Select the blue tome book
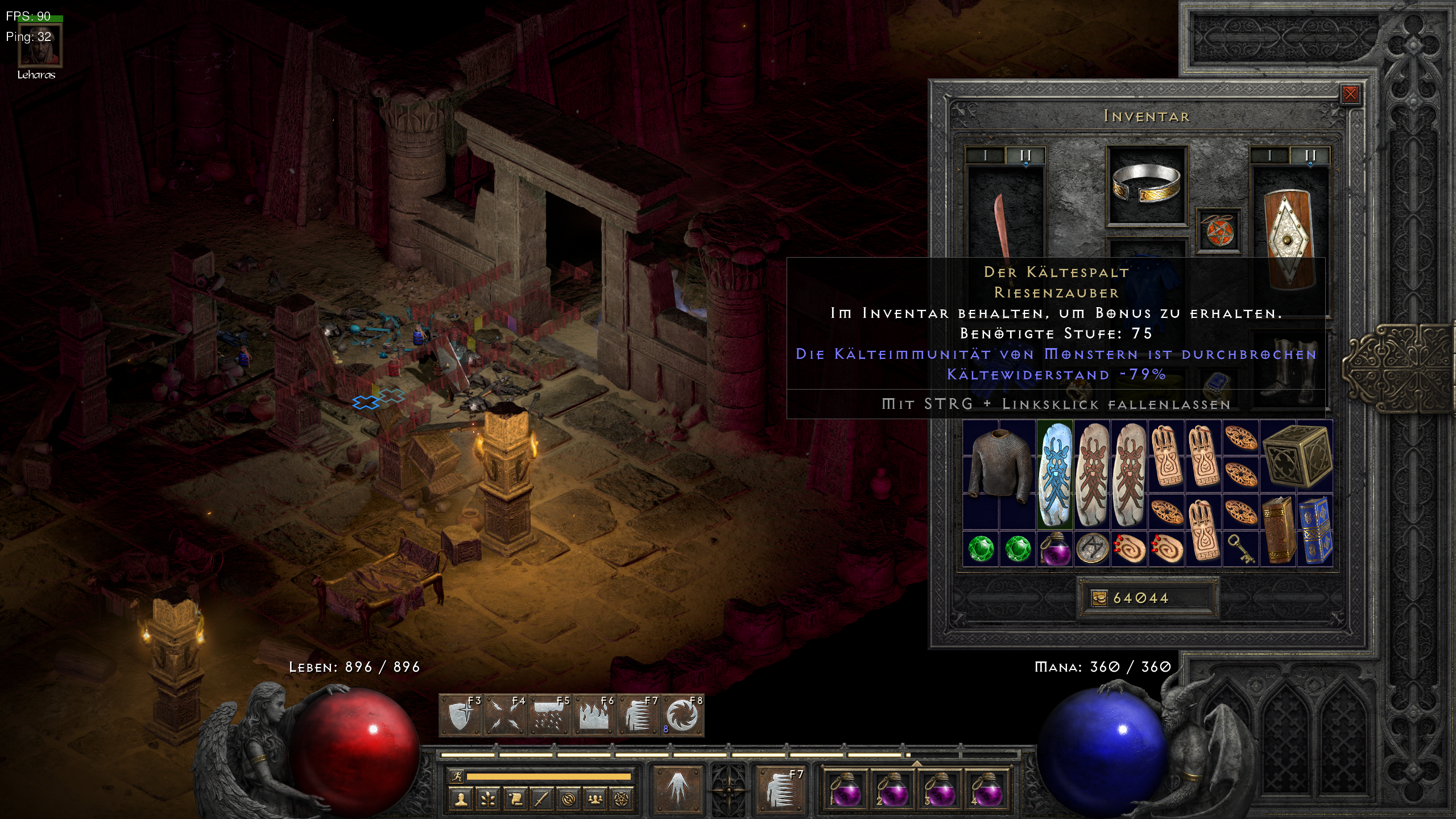This screenshot has height=819, width=1456. (1314, 530)
